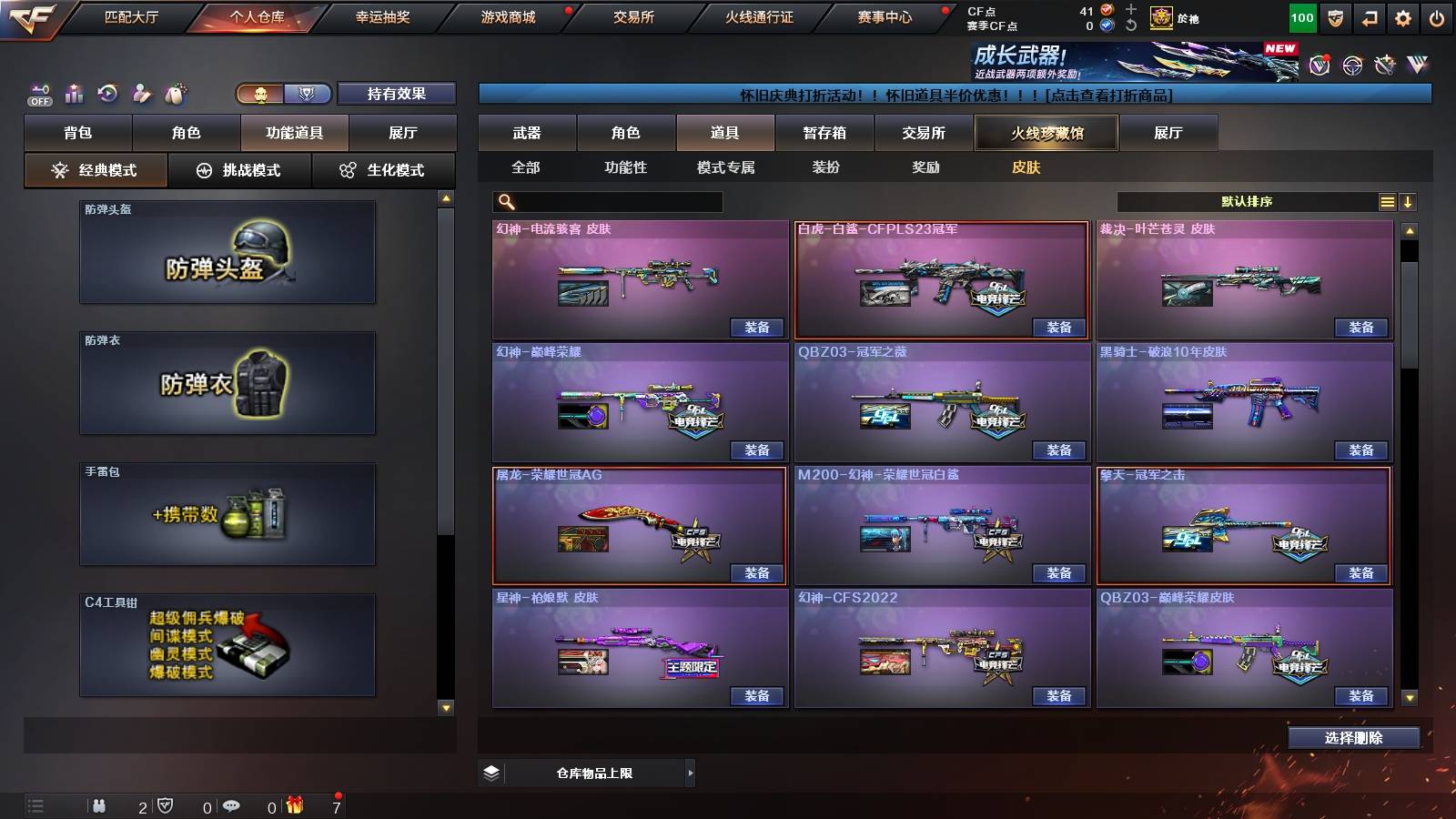Click the CF shield badge icon top right
Screen dimensions: 1456x819
point(1335,16)
